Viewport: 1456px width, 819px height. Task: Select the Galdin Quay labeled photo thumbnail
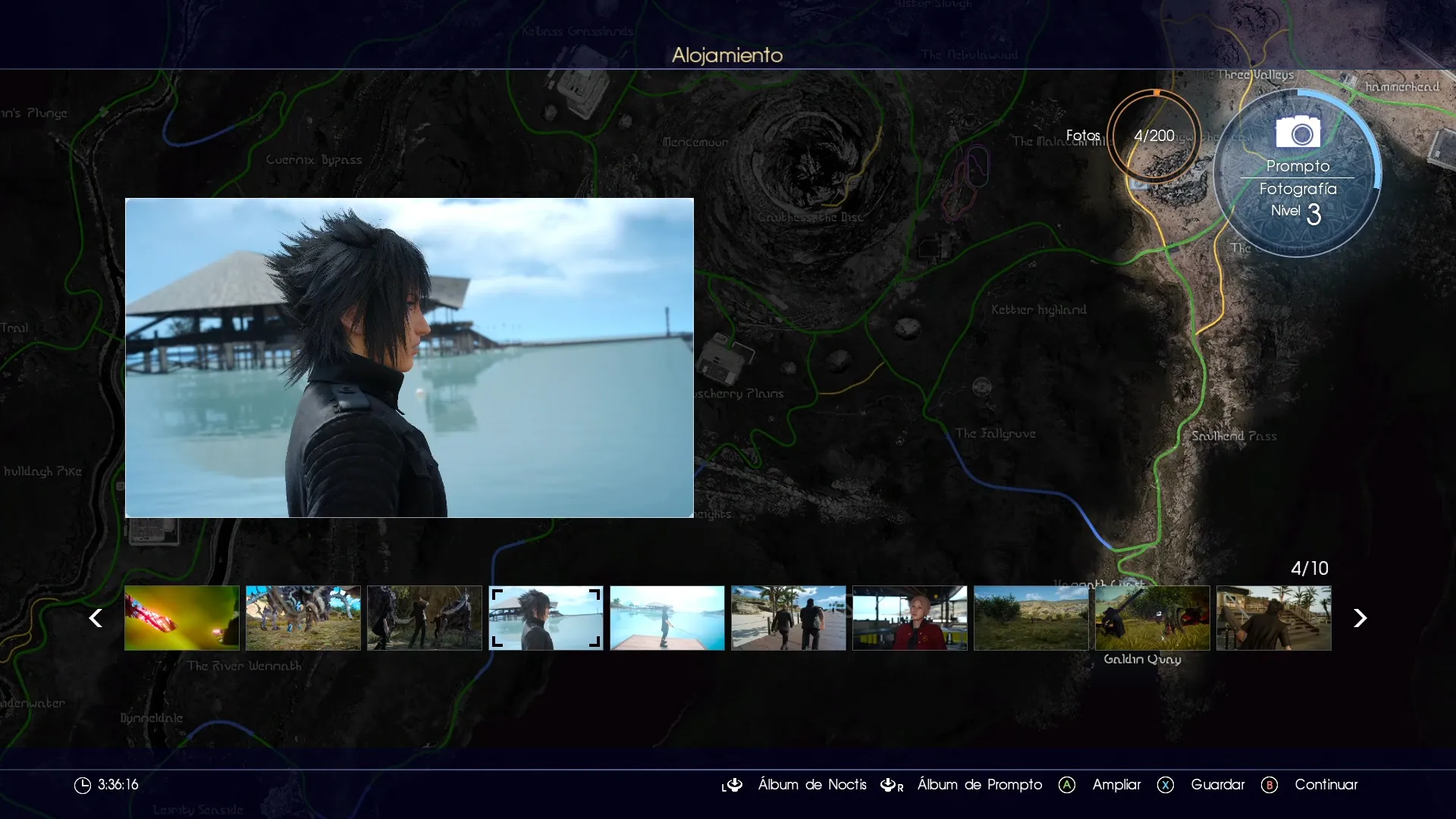tap(1152, 618)
